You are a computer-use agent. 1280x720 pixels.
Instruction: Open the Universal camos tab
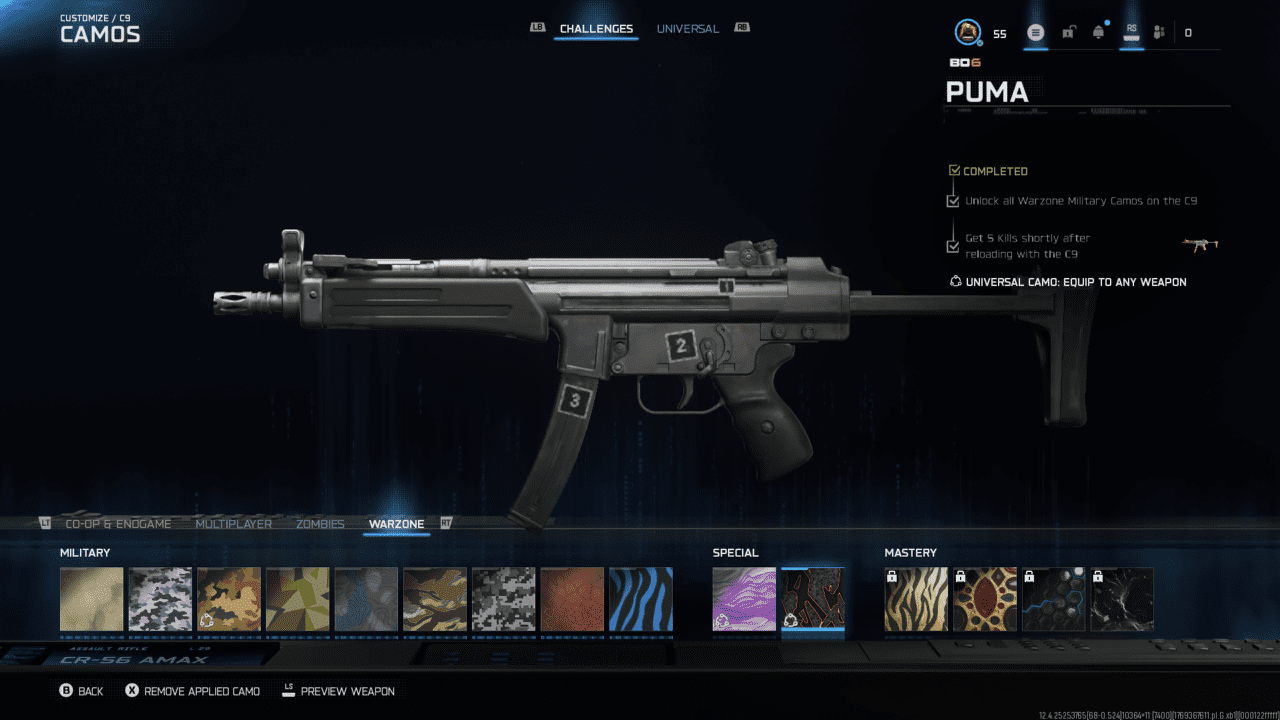687,29
